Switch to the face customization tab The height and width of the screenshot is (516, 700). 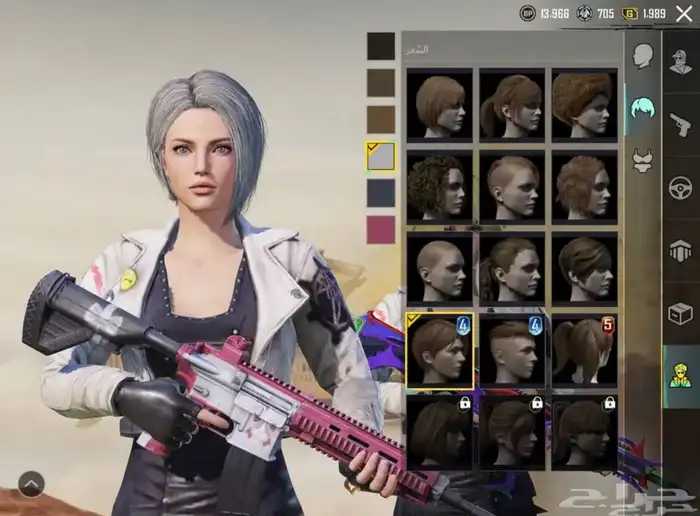point(643,55)
